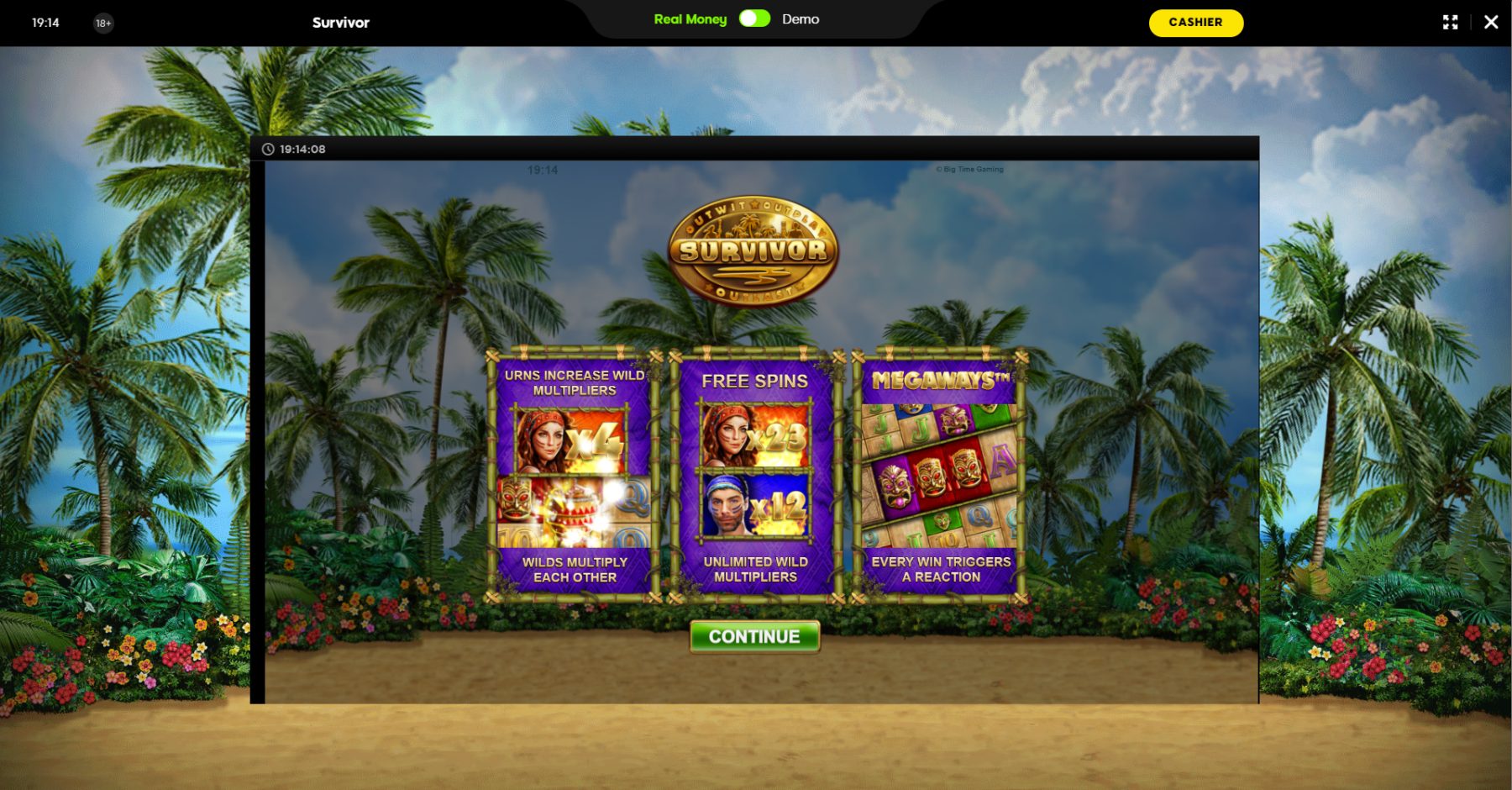Continue past the Survivor intro screen
The image size is (1512, 790).
pyautogui.click(x=754, y=636)
